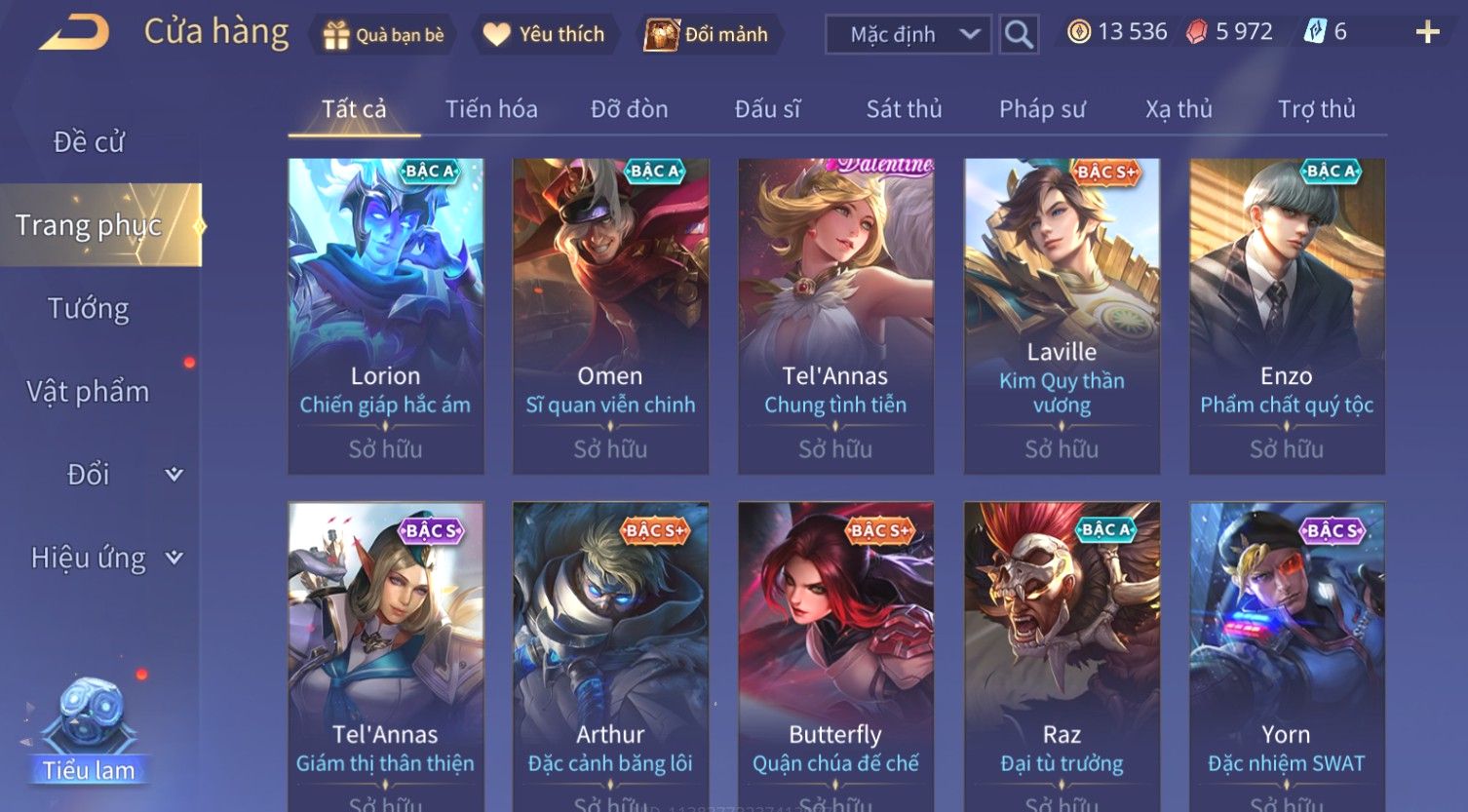Open the Tướng shop section
The image size is (1468, 812).
tap(89, 309)
